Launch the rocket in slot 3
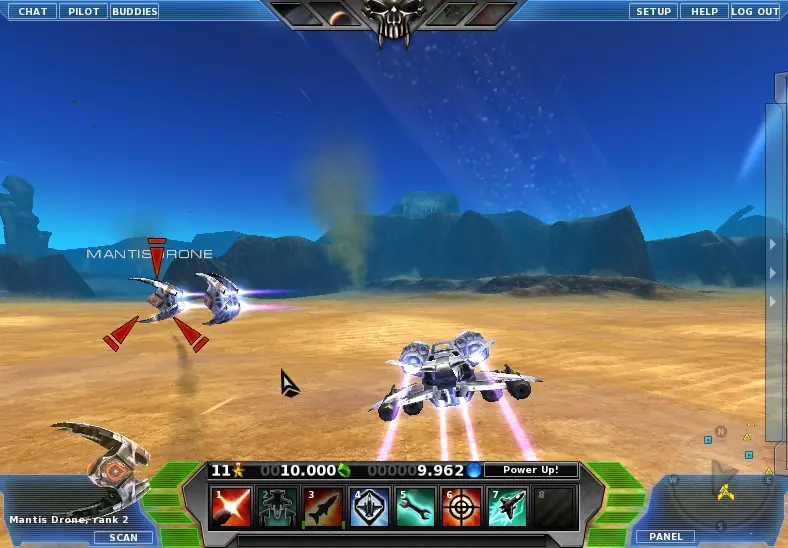Image resolution: width=788 pixels, height=548 pixels. [x=323, y=507]
